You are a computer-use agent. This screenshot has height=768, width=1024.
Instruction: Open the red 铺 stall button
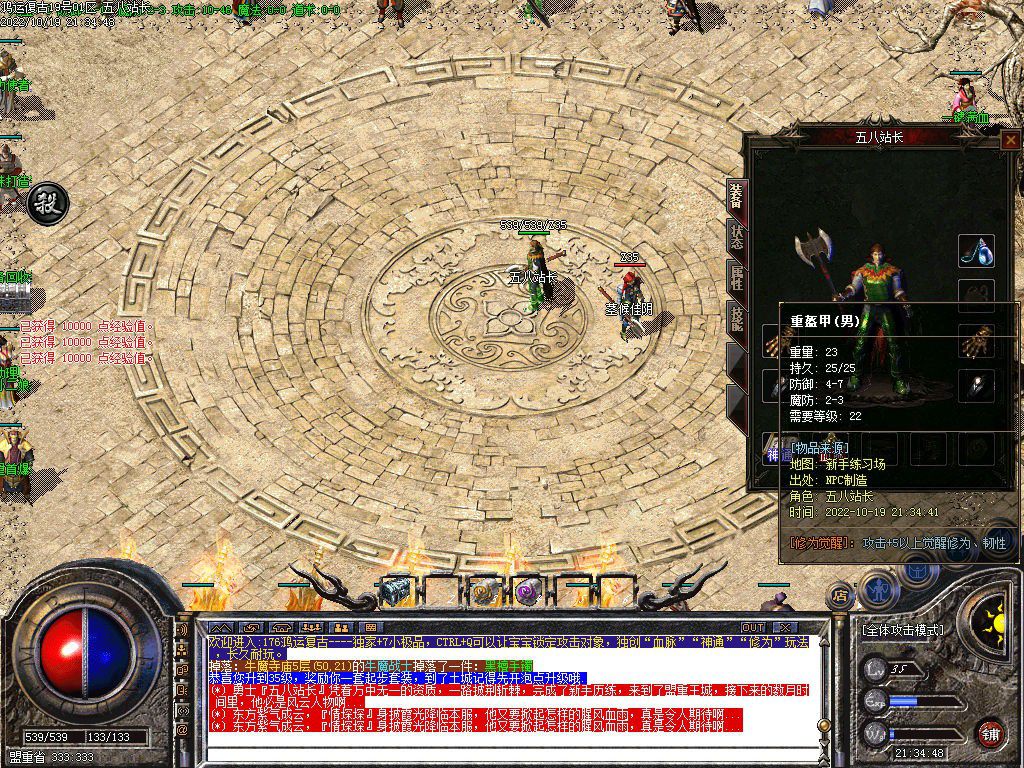click(x=989, y=733)
